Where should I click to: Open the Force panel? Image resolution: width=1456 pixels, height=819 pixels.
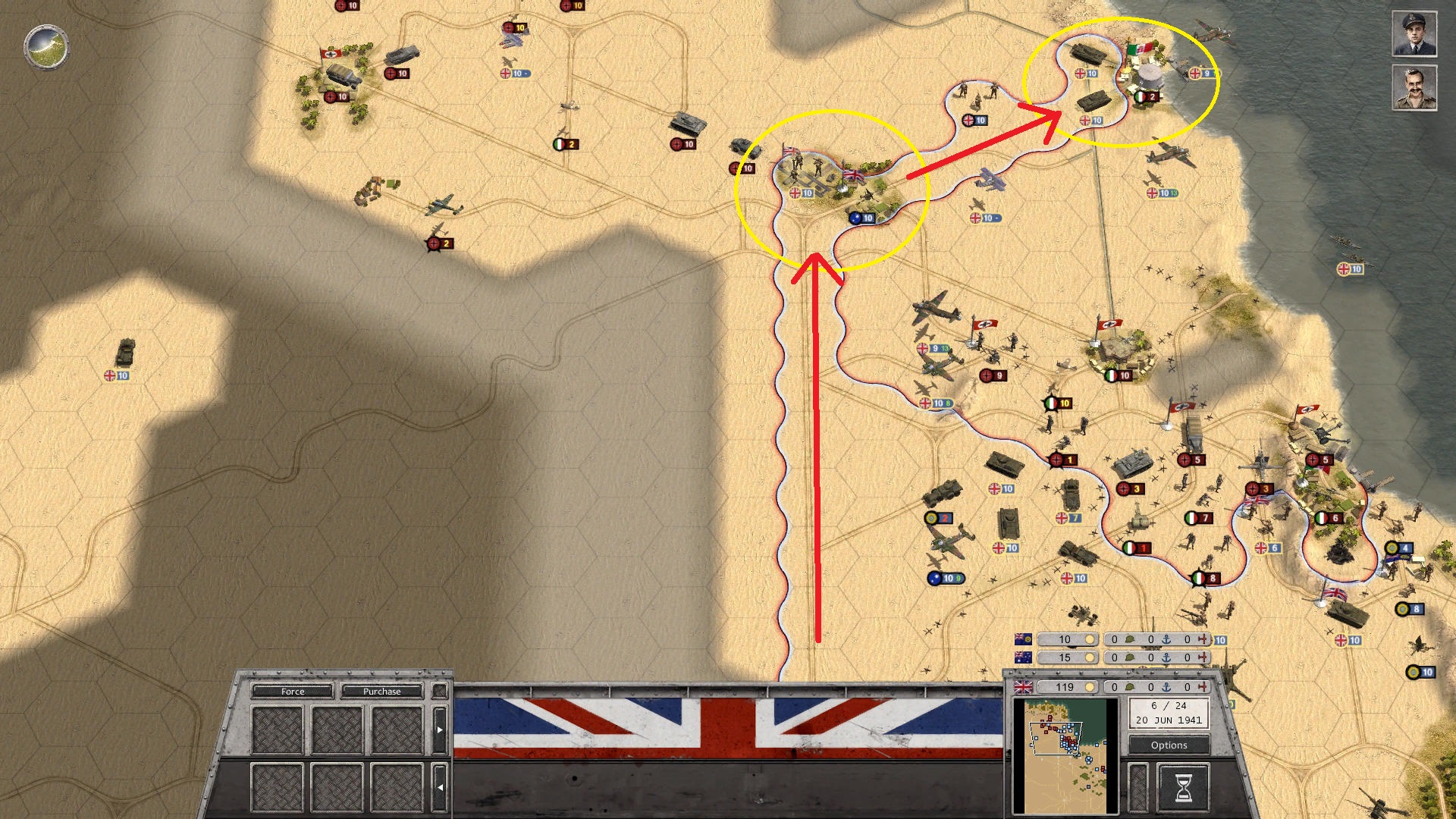(293, 692)
